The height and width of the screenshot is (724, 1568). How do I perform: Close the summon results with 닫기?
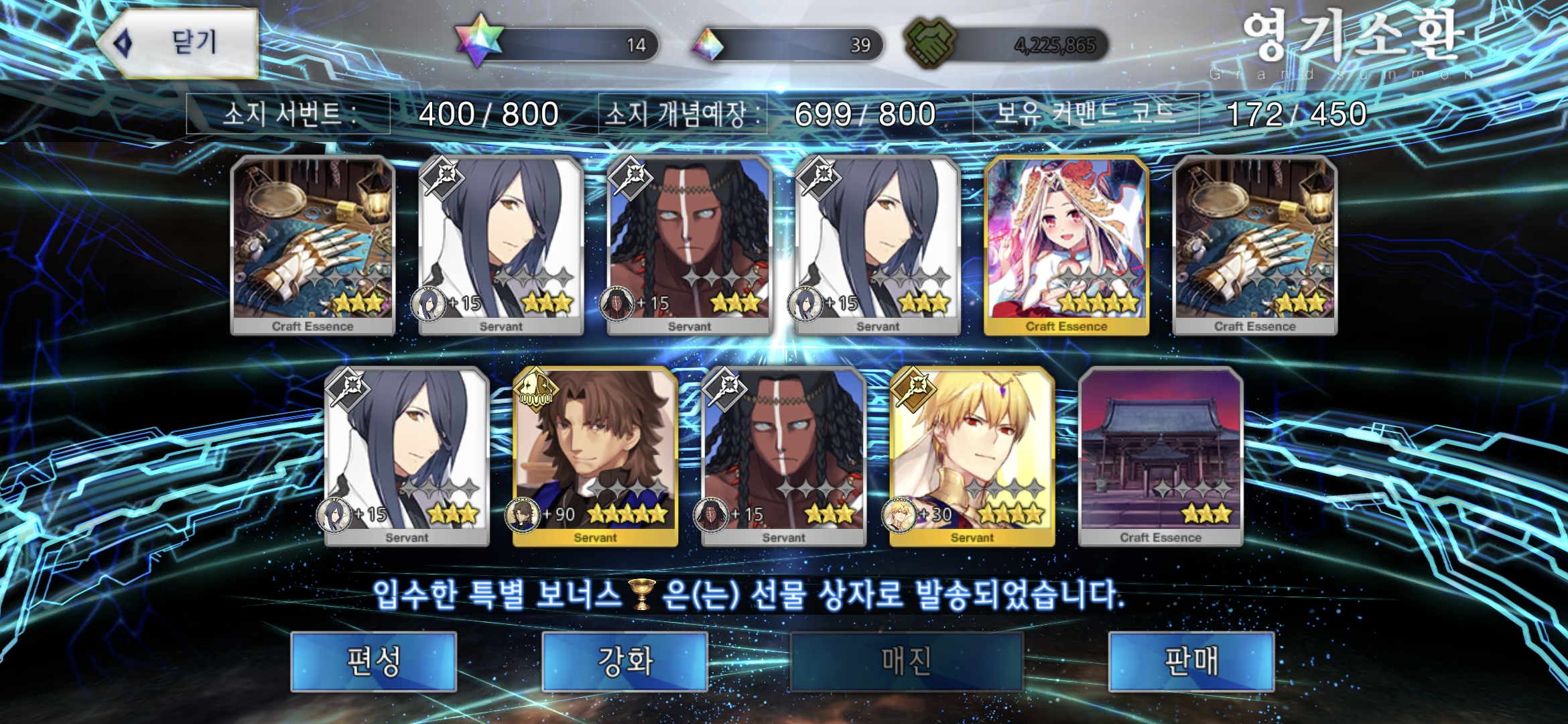point(178,43)
